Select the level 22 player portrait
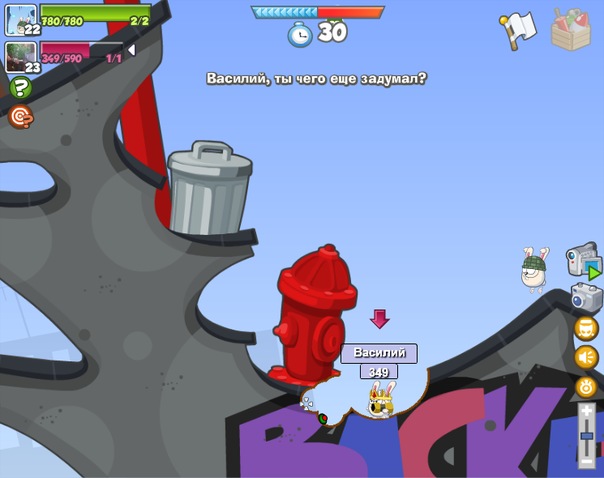The height and width of the screenshot is (478, 604). tap(20, 19)
